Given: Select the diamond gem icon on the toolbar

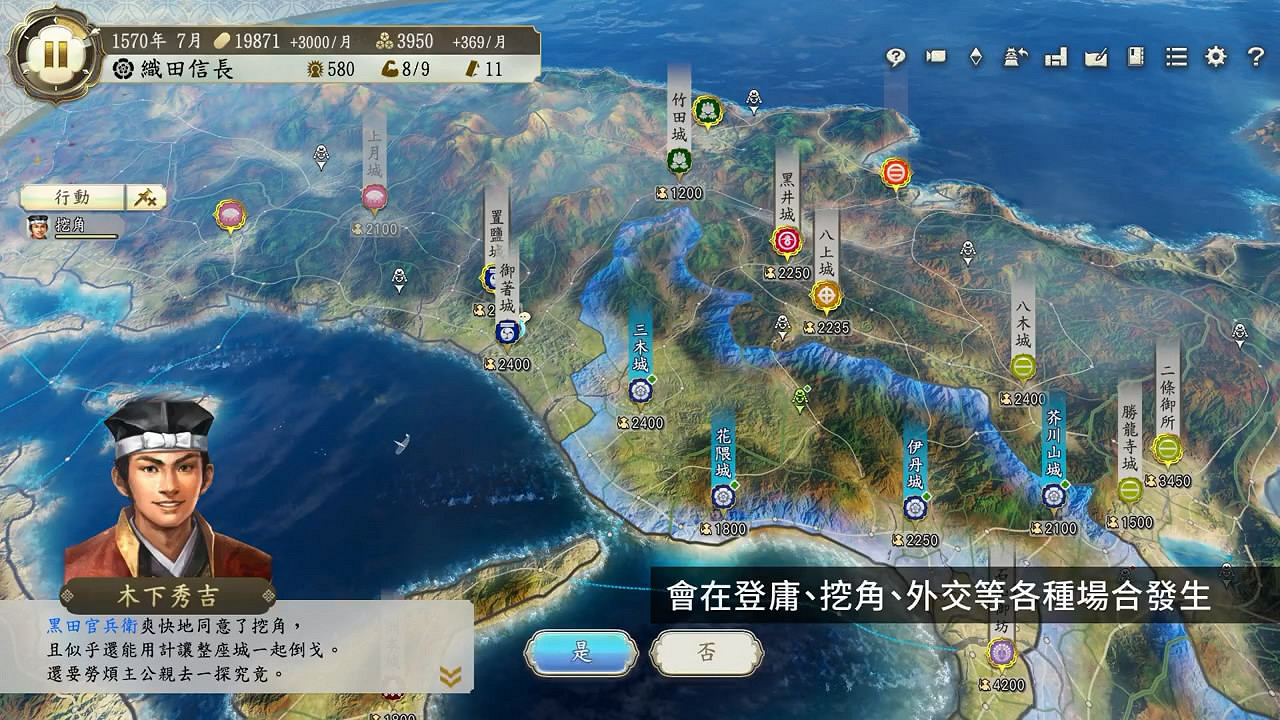Looking at the screenshot, I should tap(977, 58).
